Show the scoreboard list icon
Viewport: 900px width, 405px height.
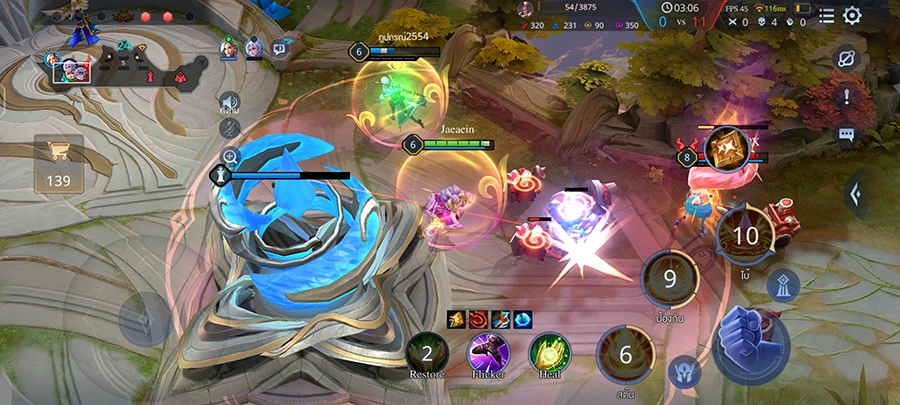826,15
